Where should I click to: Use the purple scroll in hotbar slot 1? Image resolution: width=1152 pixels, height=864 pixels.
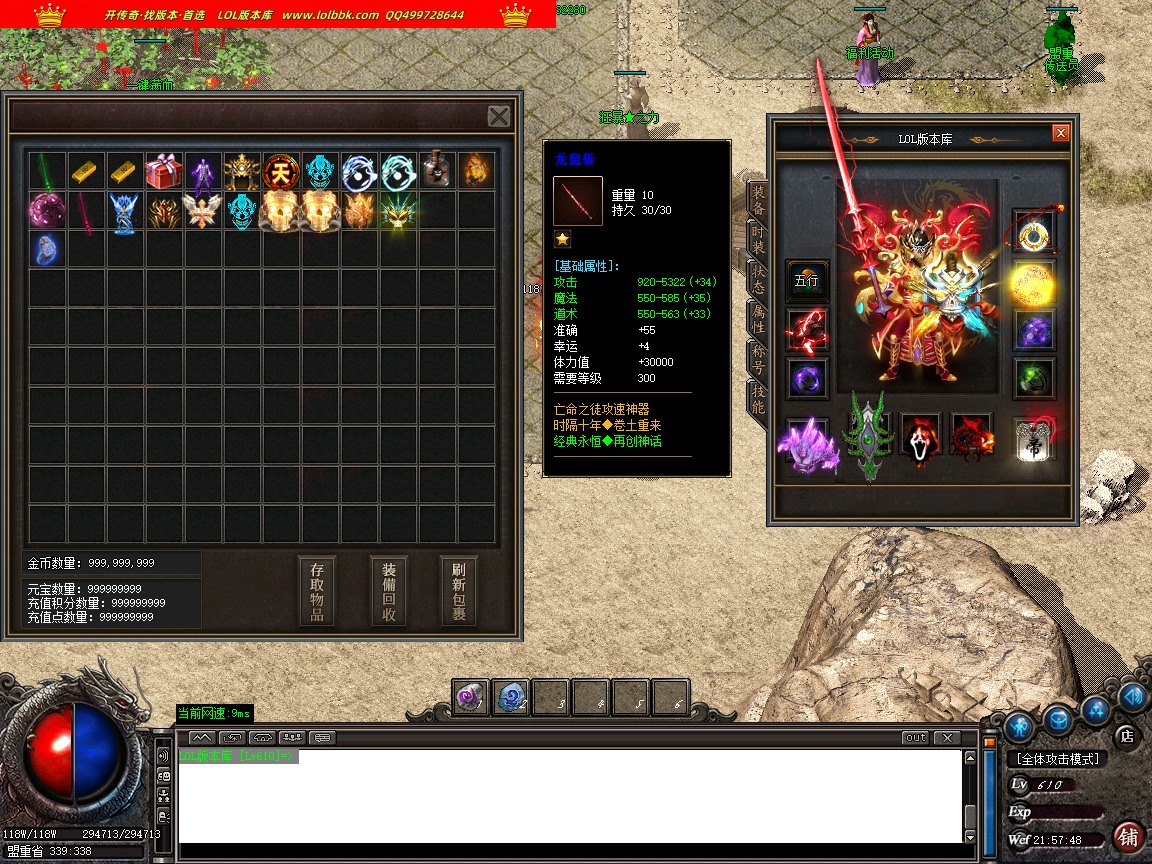pos(471,697)
